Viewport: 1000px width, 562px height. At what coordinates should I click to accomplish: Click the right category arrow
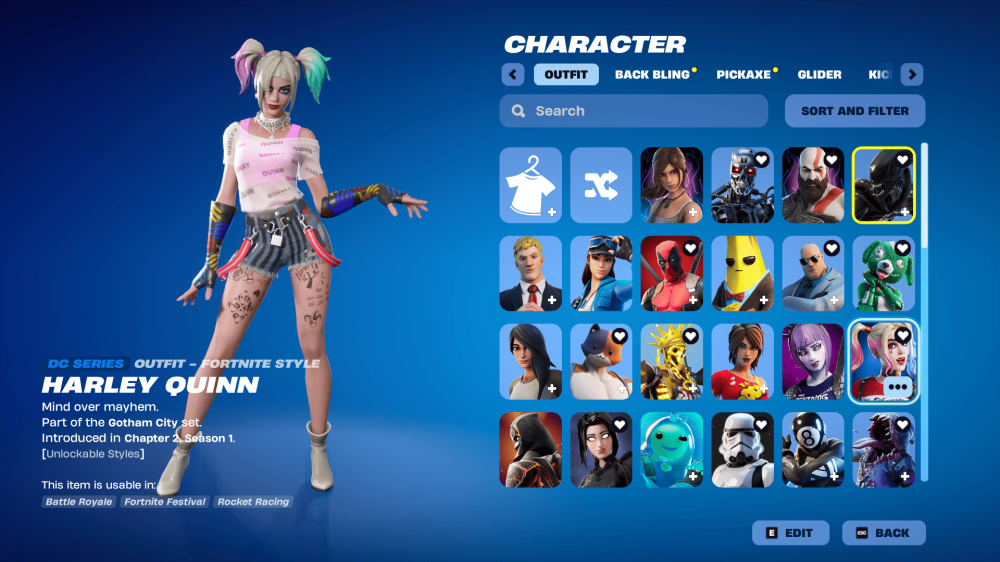click(911, 75)
